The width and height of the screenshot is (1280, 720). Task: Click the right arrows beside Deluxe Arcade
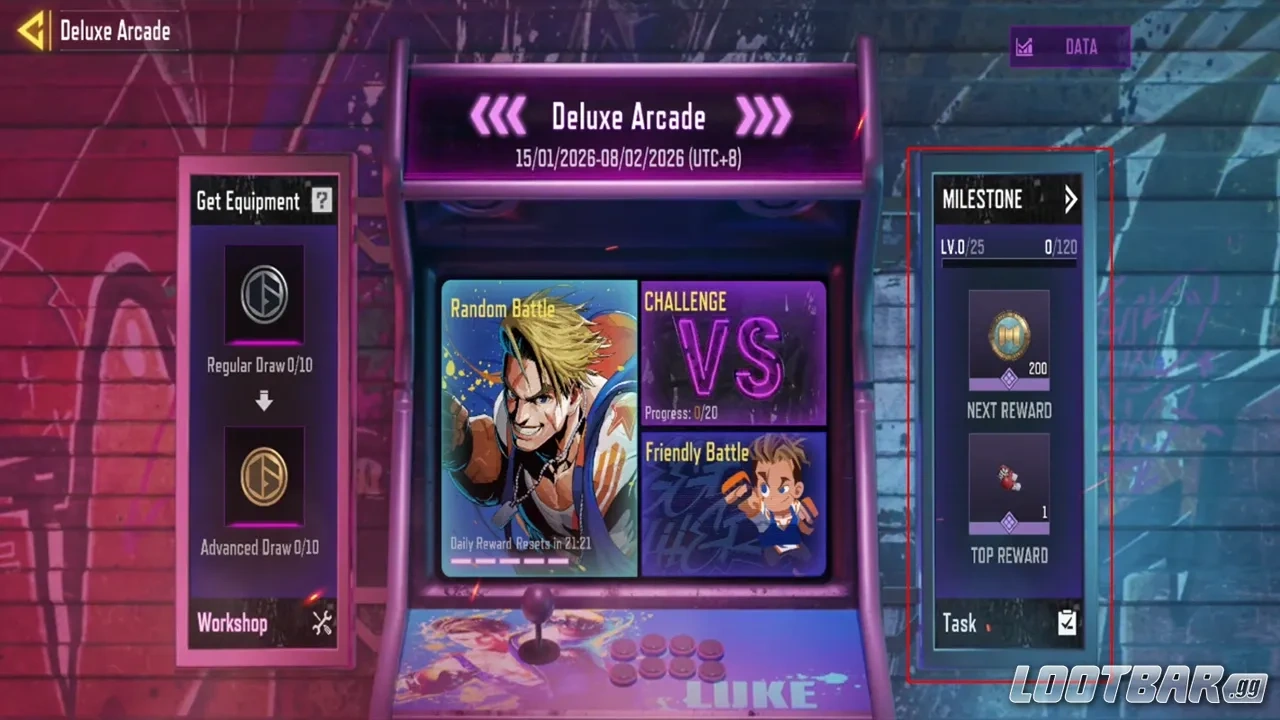click(x=762, y=116)
